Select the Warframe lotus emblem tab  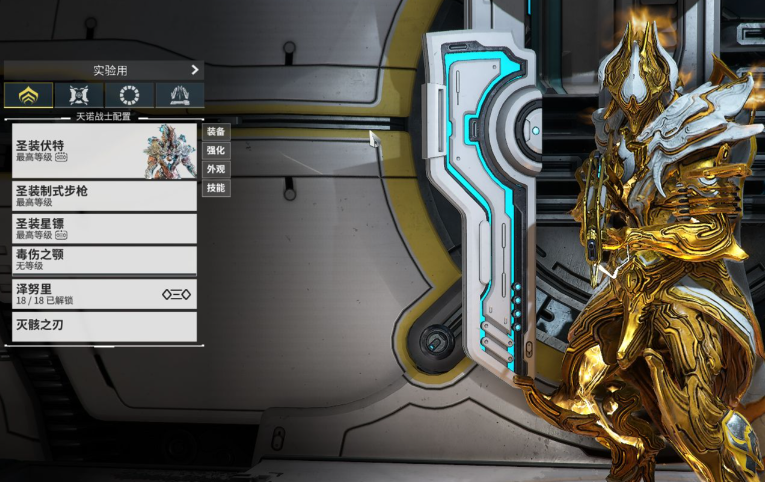(x=28, y=96)
